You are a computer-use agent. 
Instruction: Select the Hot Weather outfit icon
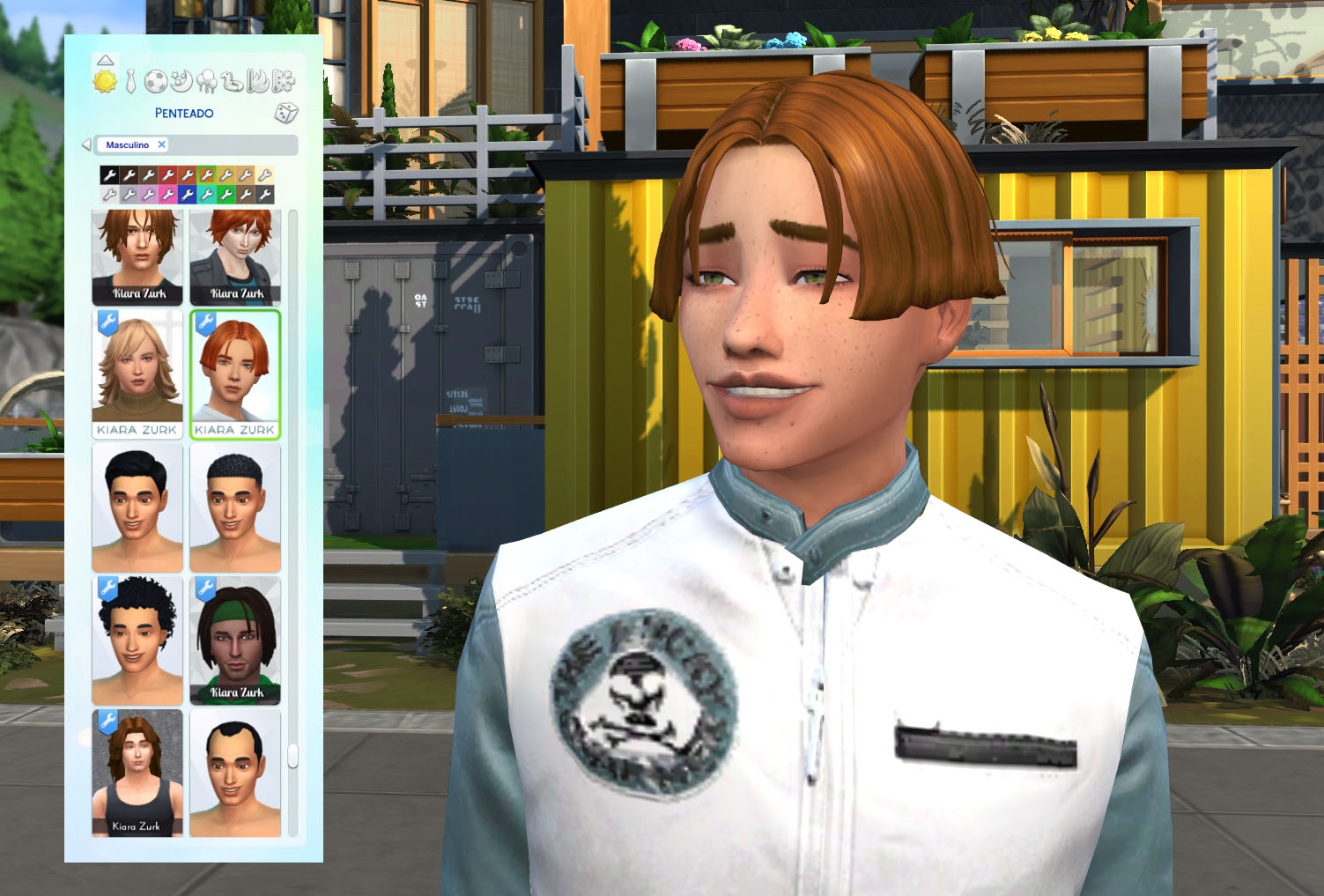point(256,80)
